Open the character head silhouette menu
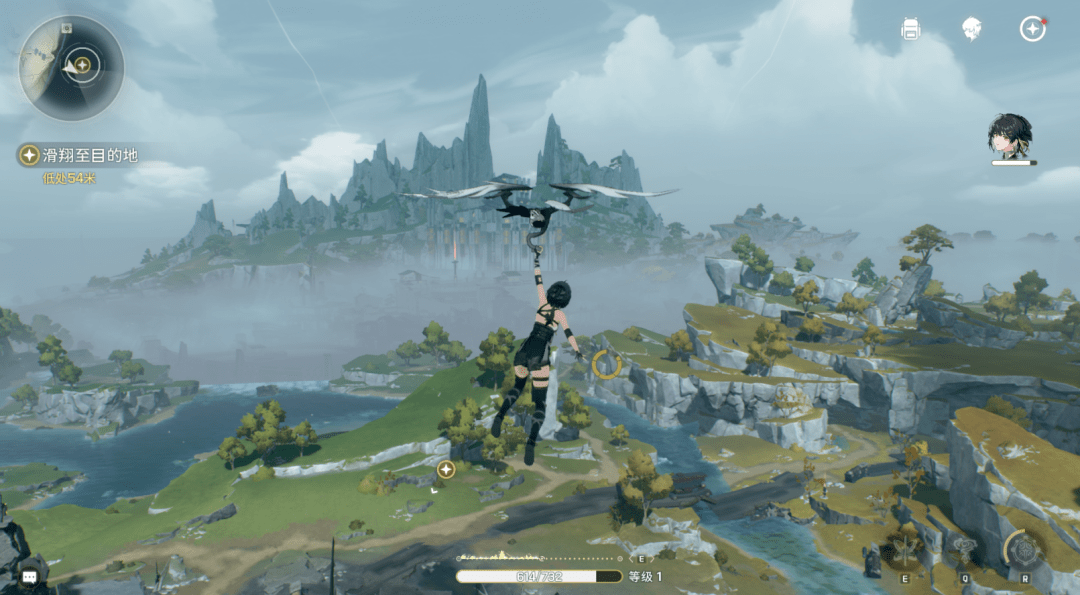The height and width of the screenshot is (595, 1080). point(971,29)
